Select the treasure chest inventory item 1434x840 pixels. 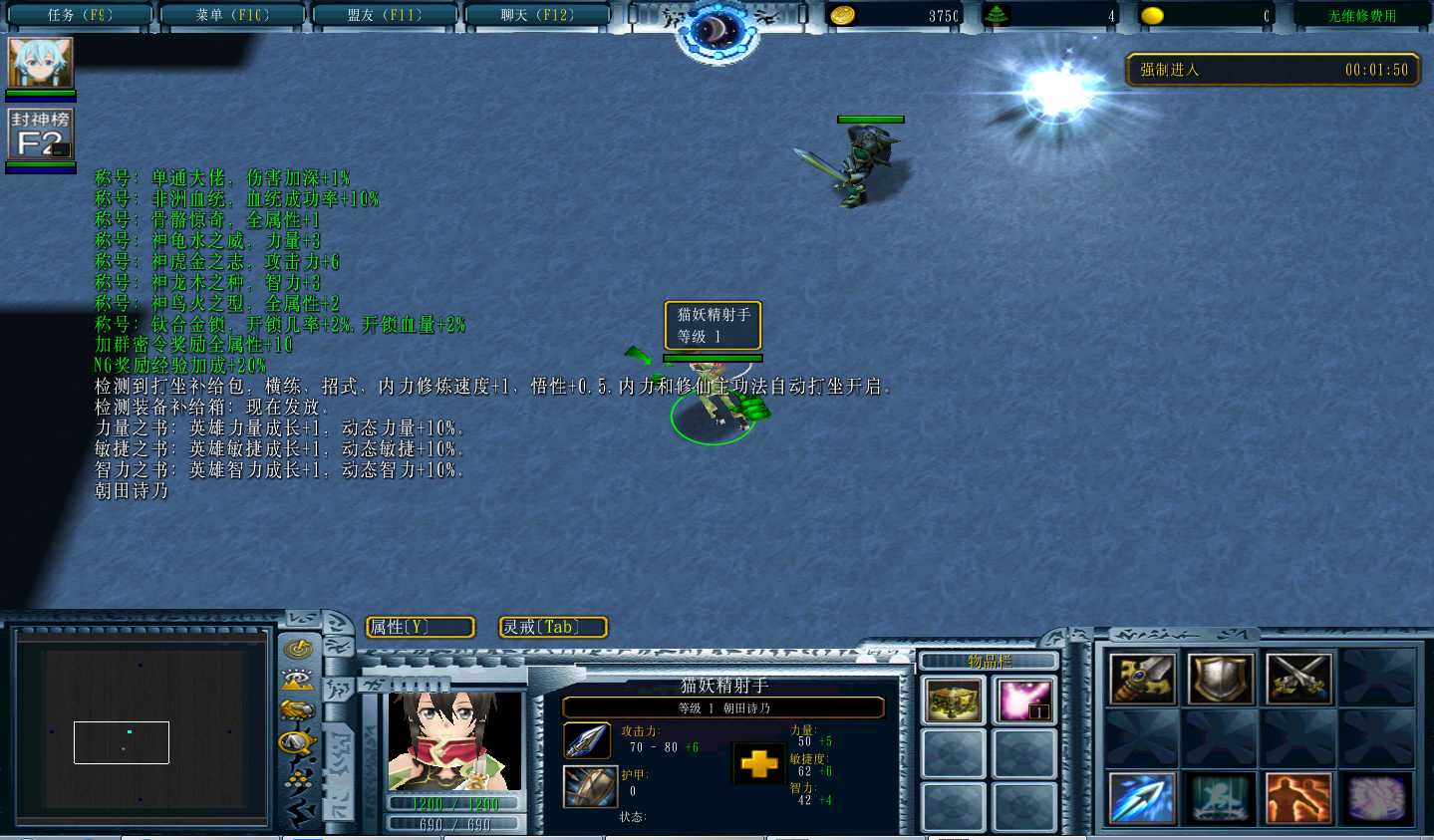pos(953,700)
